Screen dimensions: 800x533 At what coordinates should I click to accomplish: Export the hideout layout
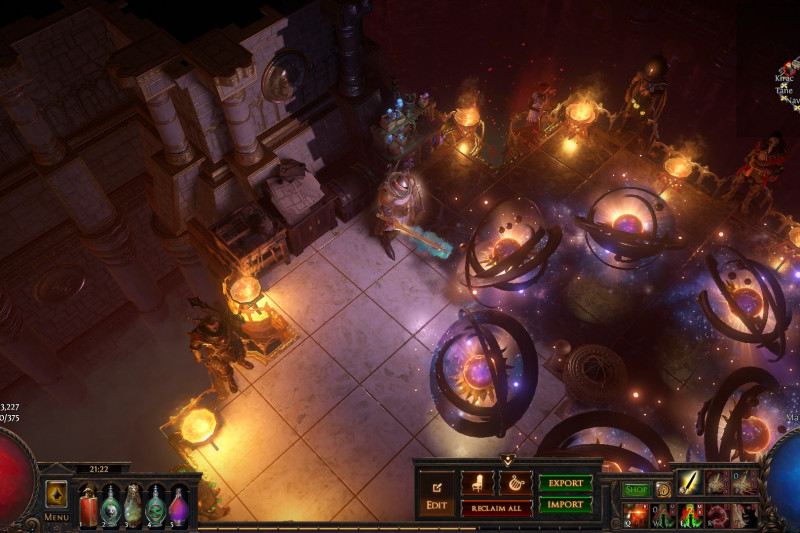click(565, 483)
